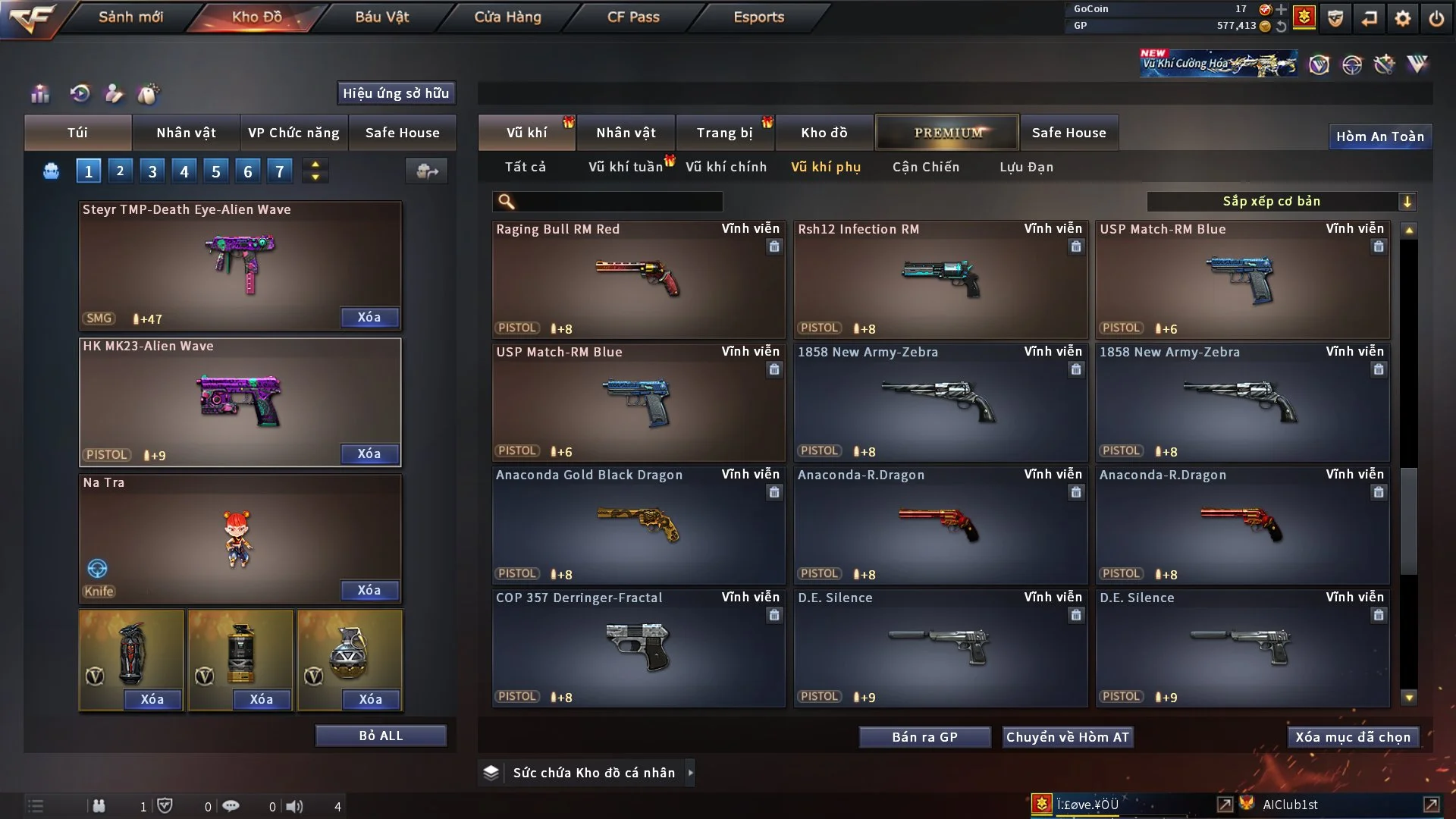The image size is (1456, 819).
Task: Open the PREMIUM storage tab
Action: click(947, 133)
